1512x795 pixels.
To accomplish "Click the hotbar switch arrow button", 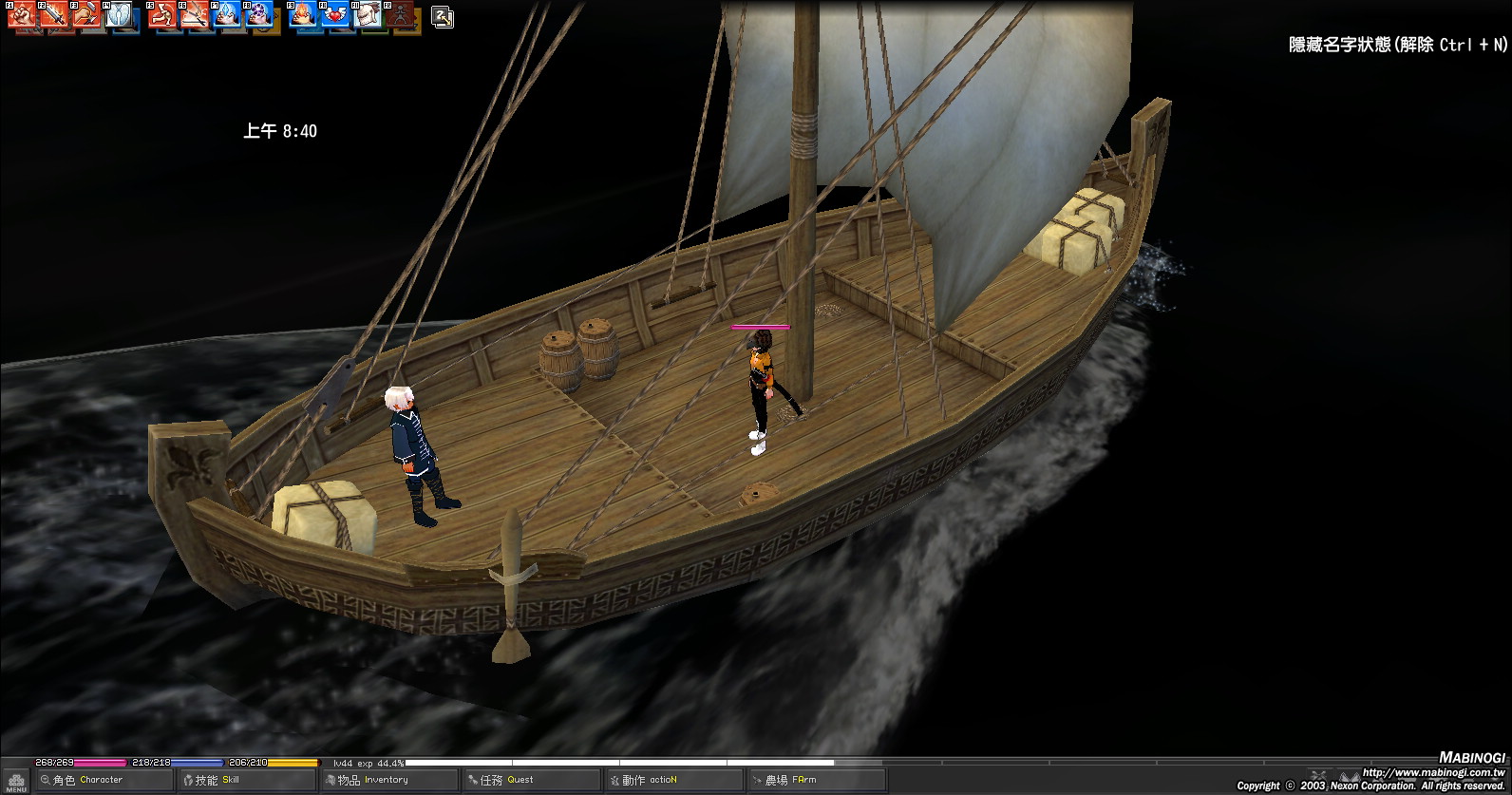I will tap(443, 17).
